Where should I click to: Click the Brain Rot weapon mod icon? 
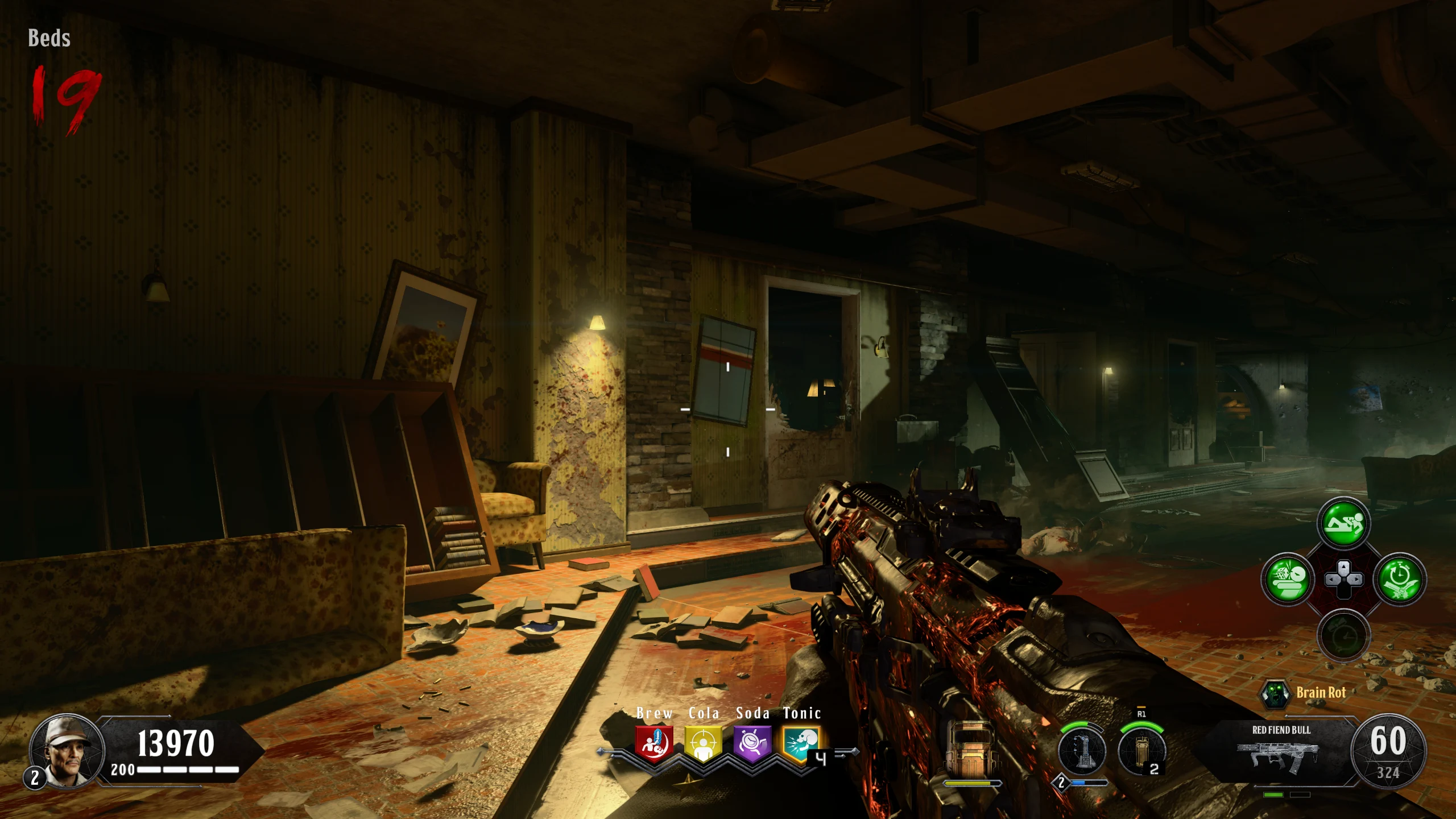point(1275,693)
